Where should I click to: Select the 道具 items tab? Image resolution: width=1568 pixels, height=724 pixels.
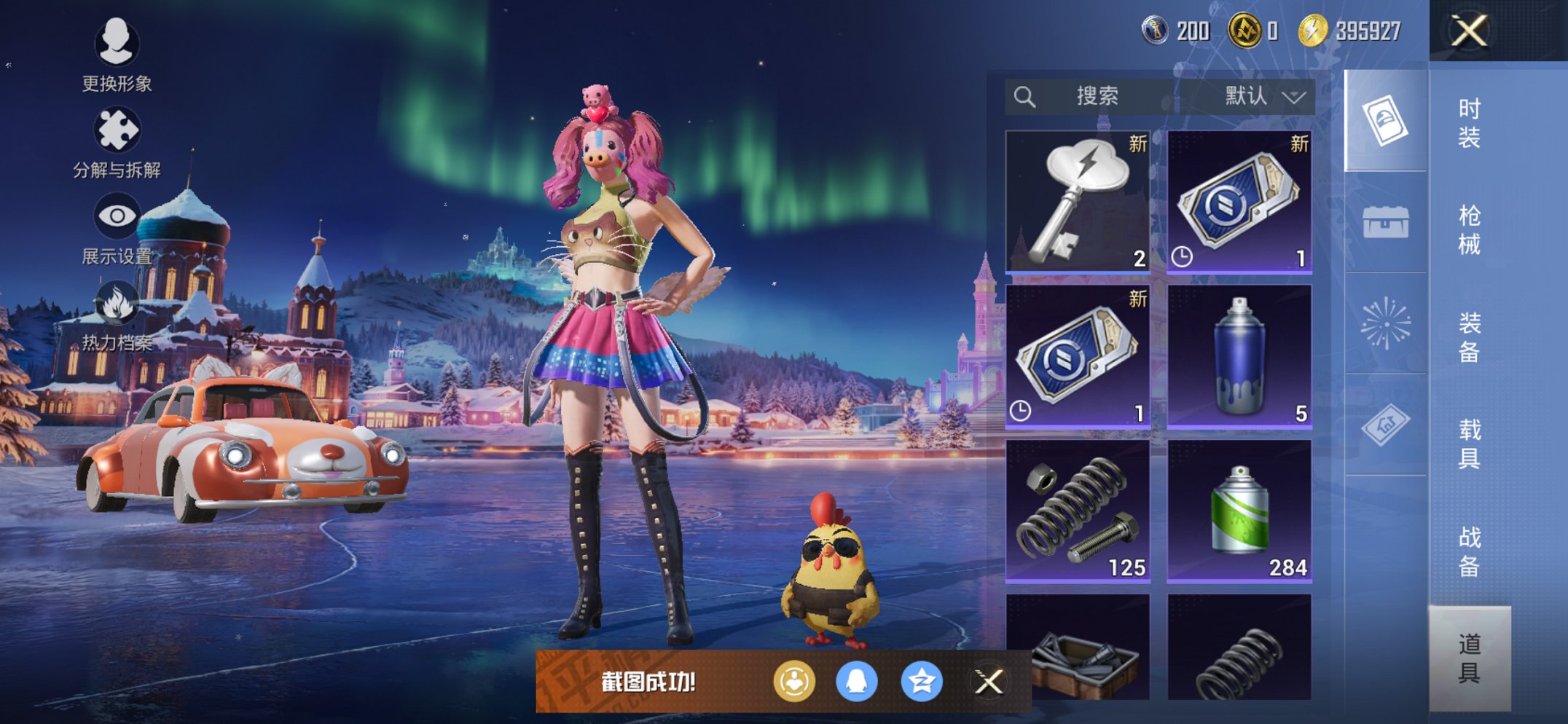[x=1469, y=658]
